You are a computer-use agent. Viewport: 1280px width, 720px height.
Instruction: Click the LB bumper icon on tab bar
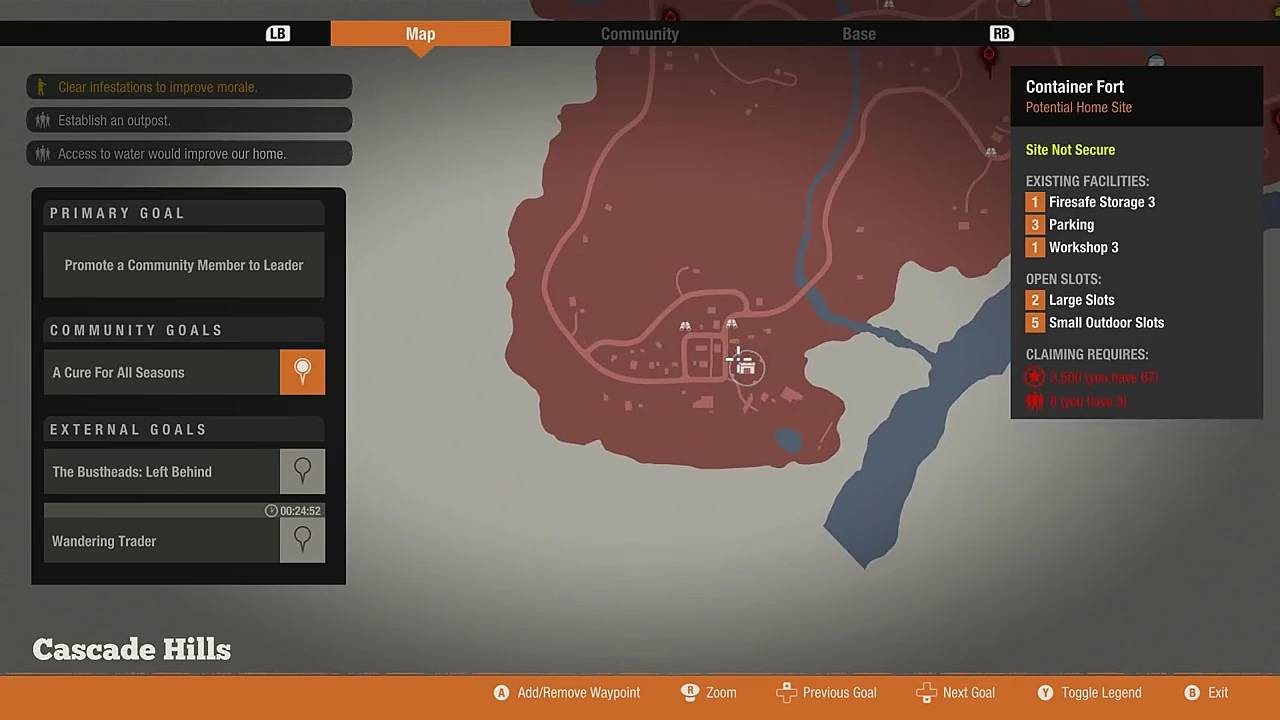pyautogui.click(x=277, y=33)
